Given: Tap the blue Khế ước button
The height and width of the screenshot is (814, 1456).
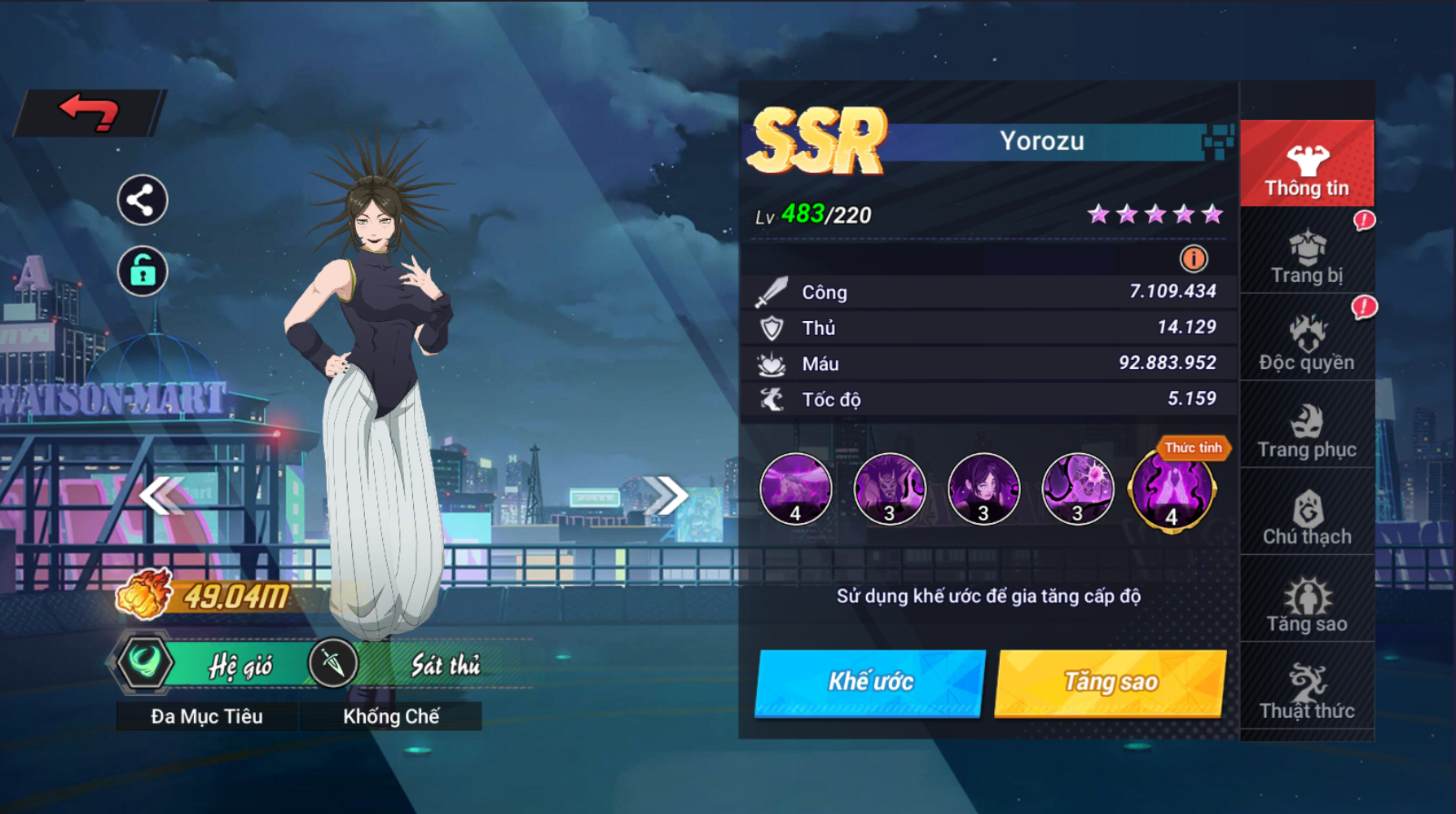Looking at the screenshot, I should click(x=869, y=682).
